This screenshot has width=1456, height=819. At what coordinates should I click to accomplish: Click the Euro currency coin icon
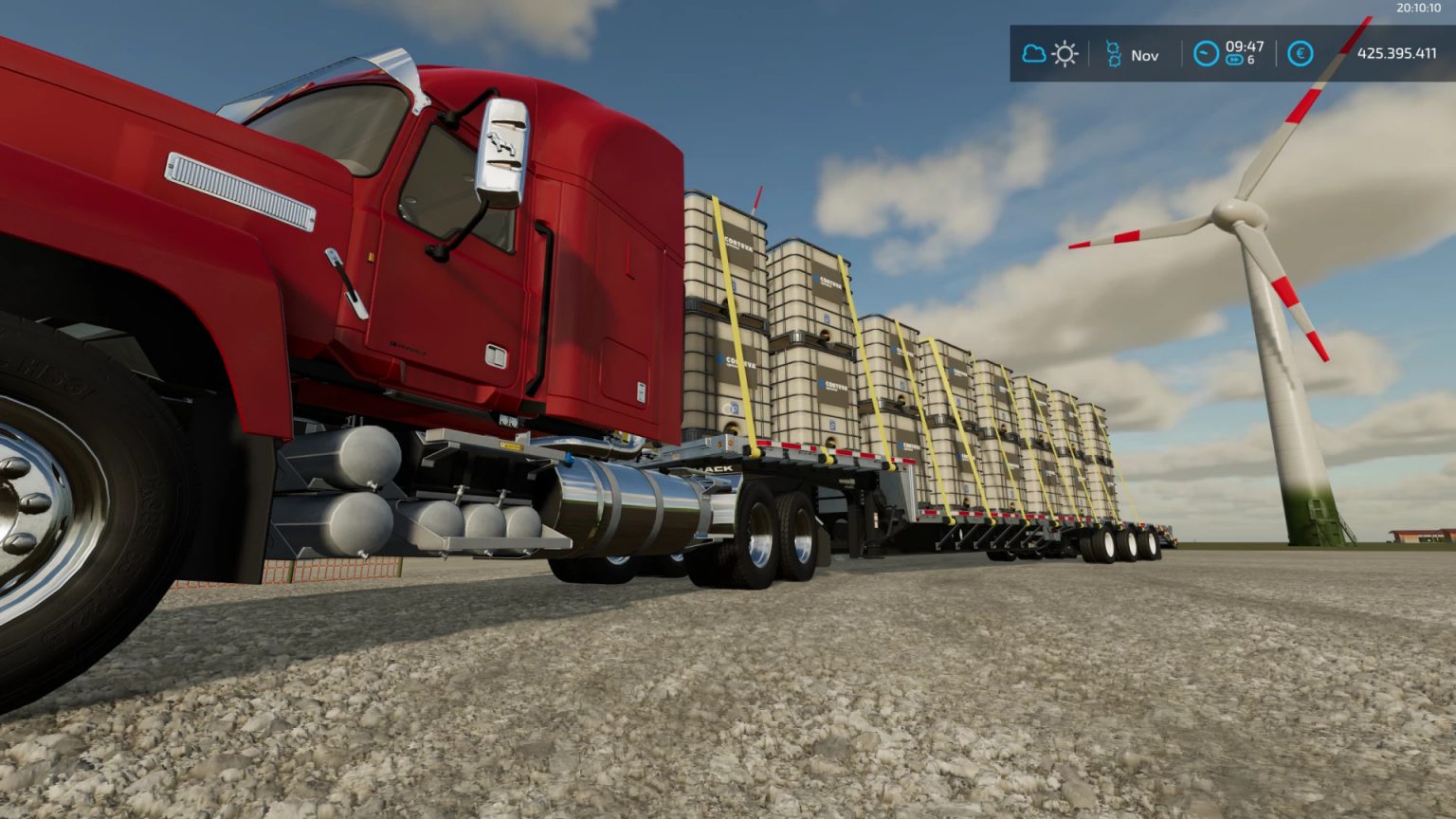pyautogui.click(x=1300, y=53)
